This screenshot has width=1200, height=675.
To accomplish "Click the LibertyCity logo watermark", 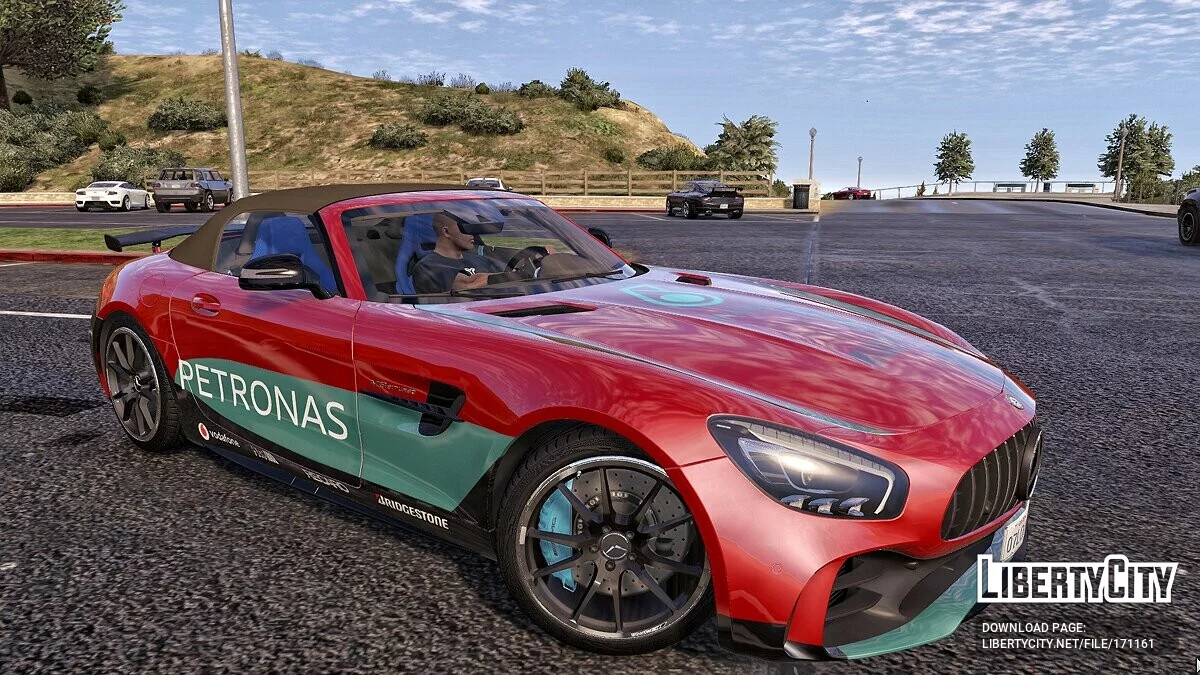I will click(1077, 580).
